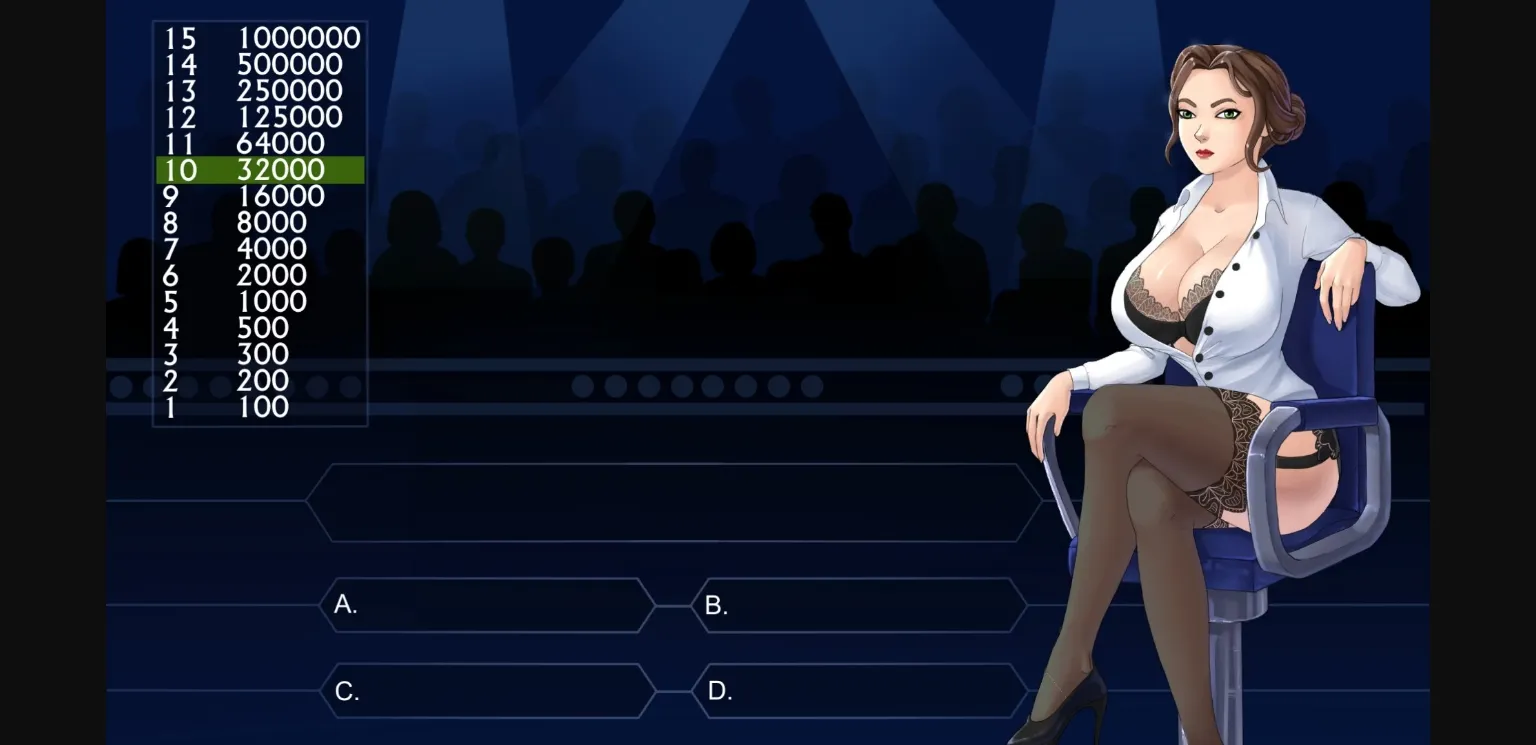The image size is (1536, 745).
Task: Click the 500 prize row
Action: coord(258,328)
